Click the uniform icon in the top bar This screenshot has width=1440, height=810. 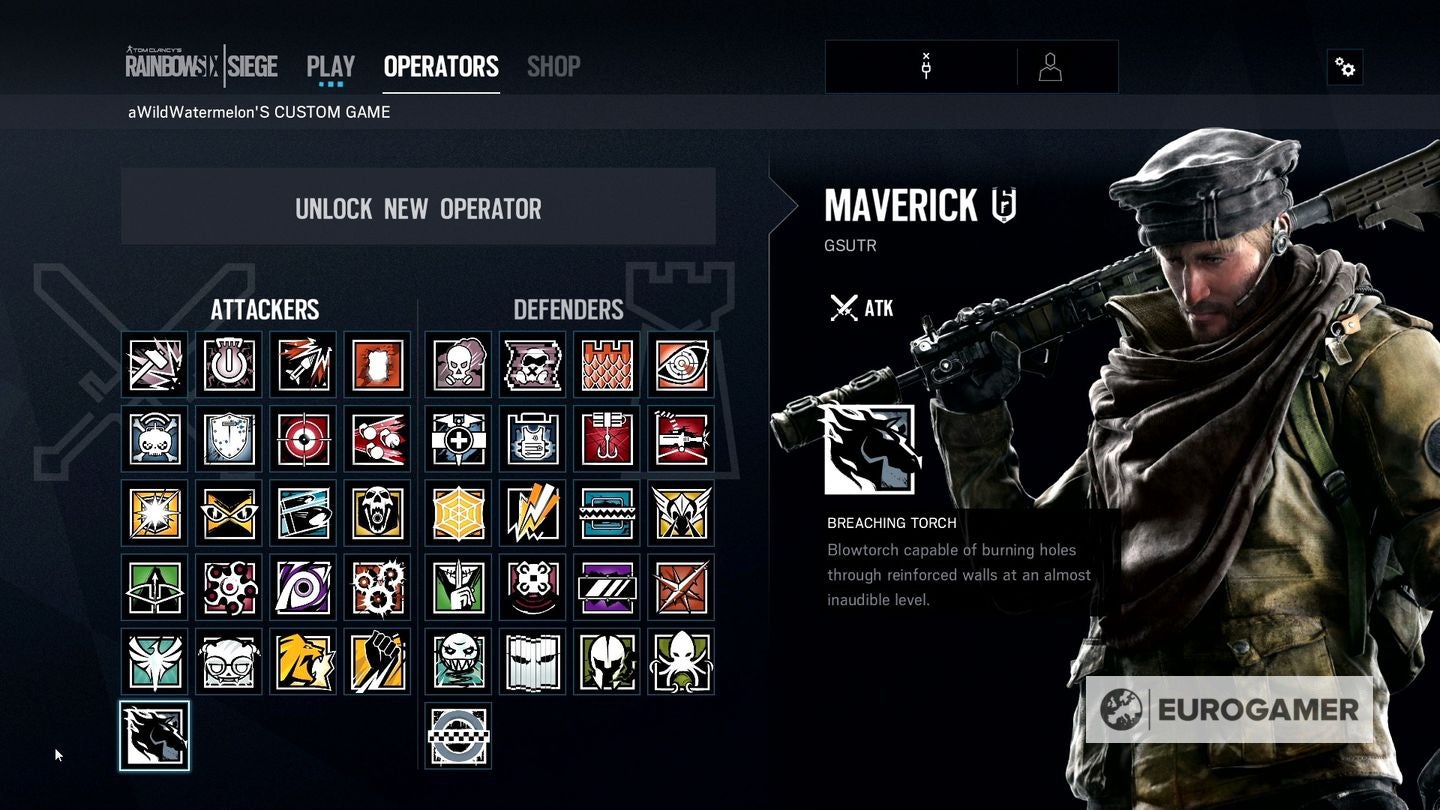1049,67
